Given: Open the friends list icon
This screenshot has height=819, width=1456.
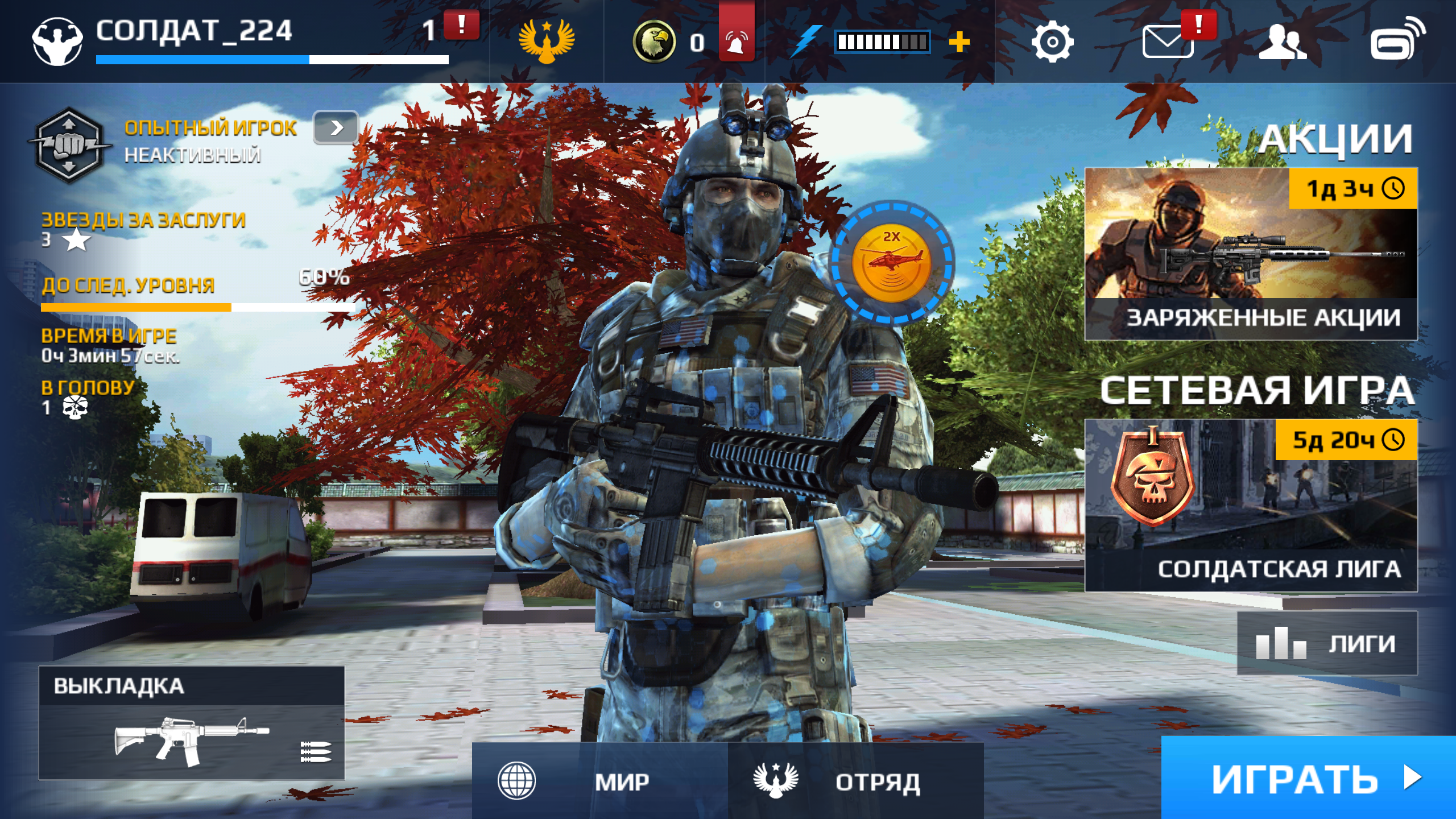Looking at the screenshot, I should (1283, 42).
